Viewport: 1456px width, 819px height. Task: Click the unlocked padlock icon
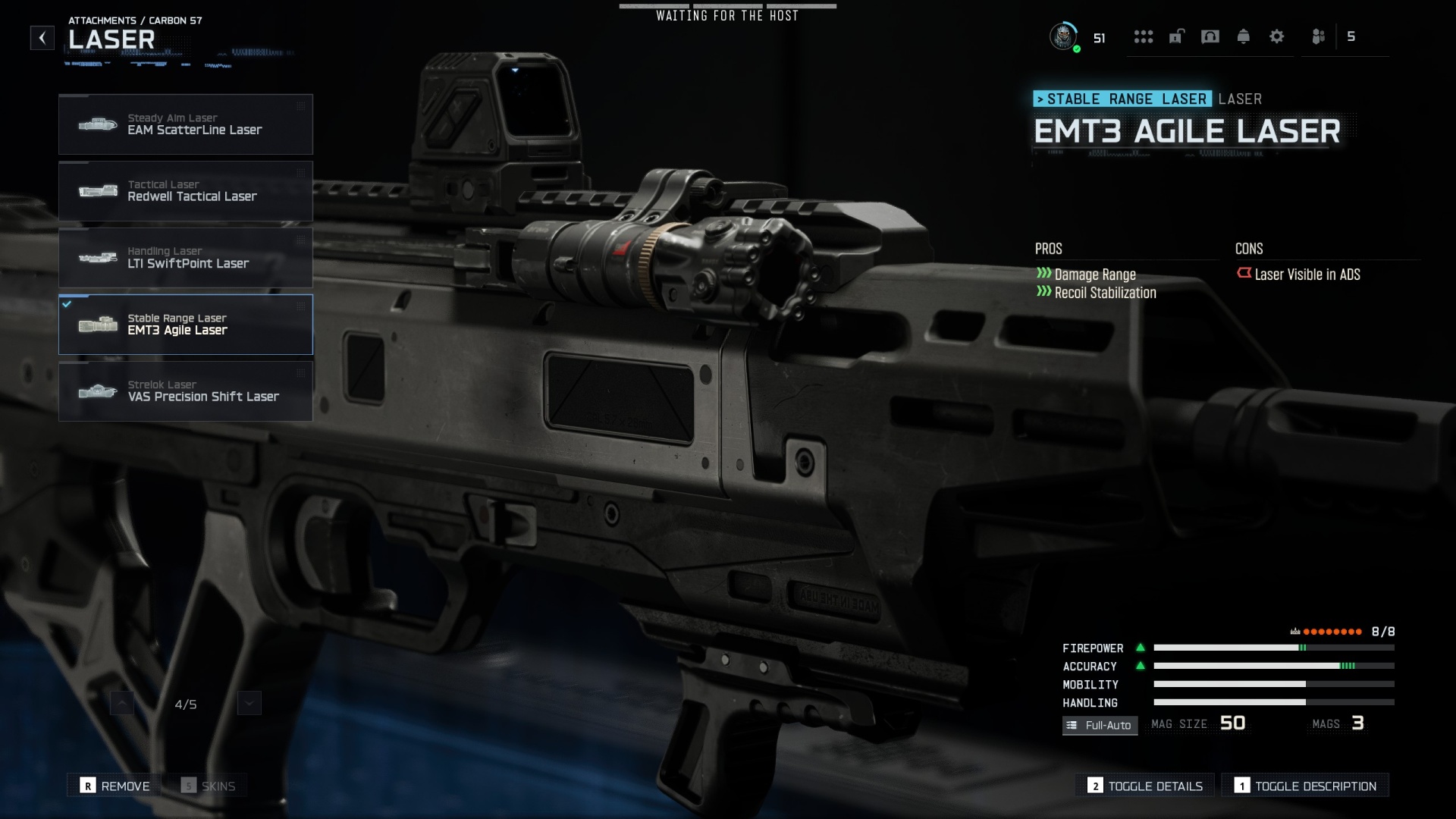1177,37
